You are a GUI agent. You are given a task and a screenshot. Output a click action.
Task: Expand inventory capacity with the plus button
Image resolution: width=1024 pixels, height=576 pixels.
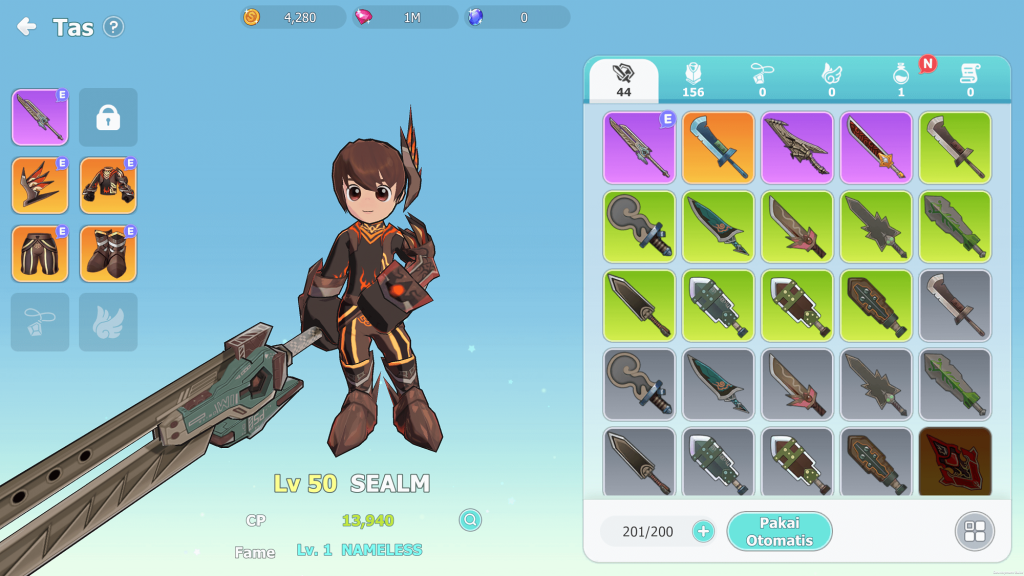click(703, 531)
